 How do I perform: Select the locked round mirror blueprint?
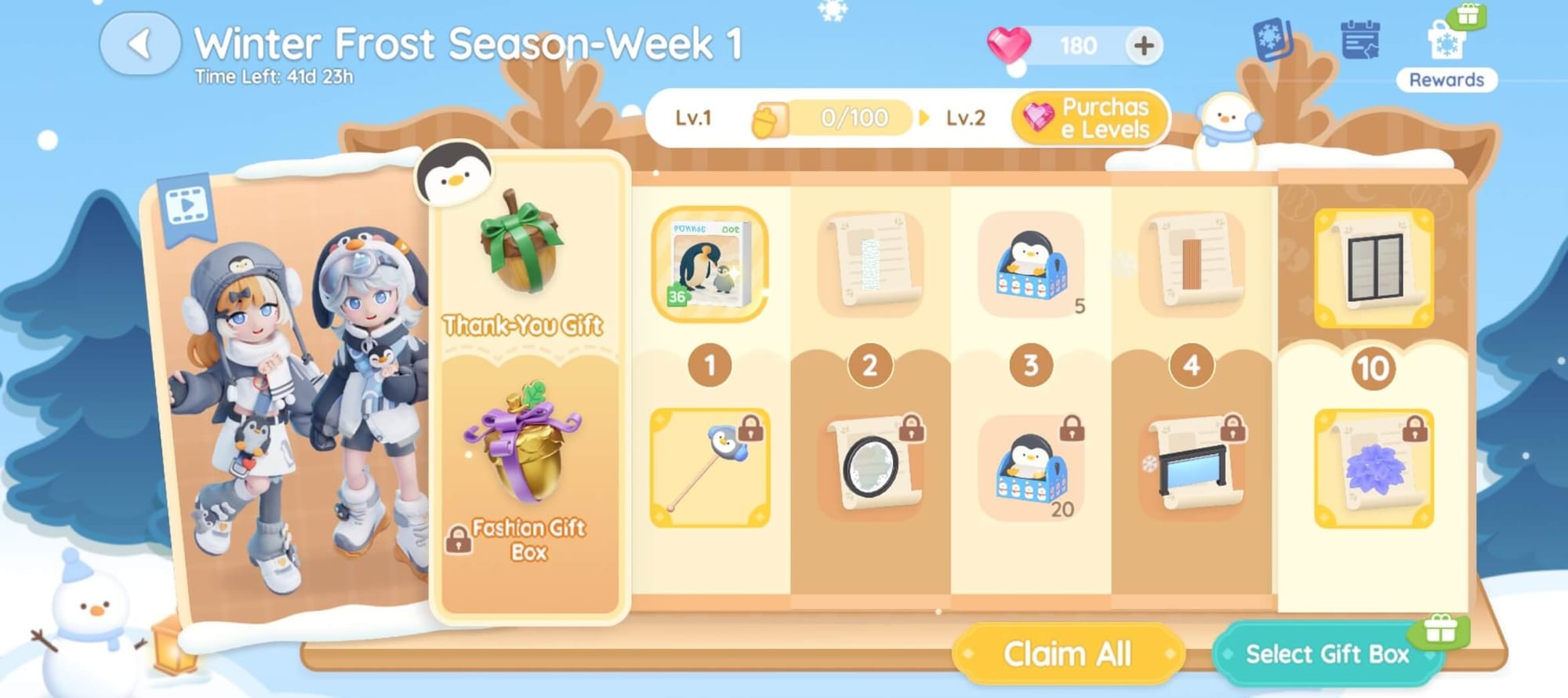point(872,468)
